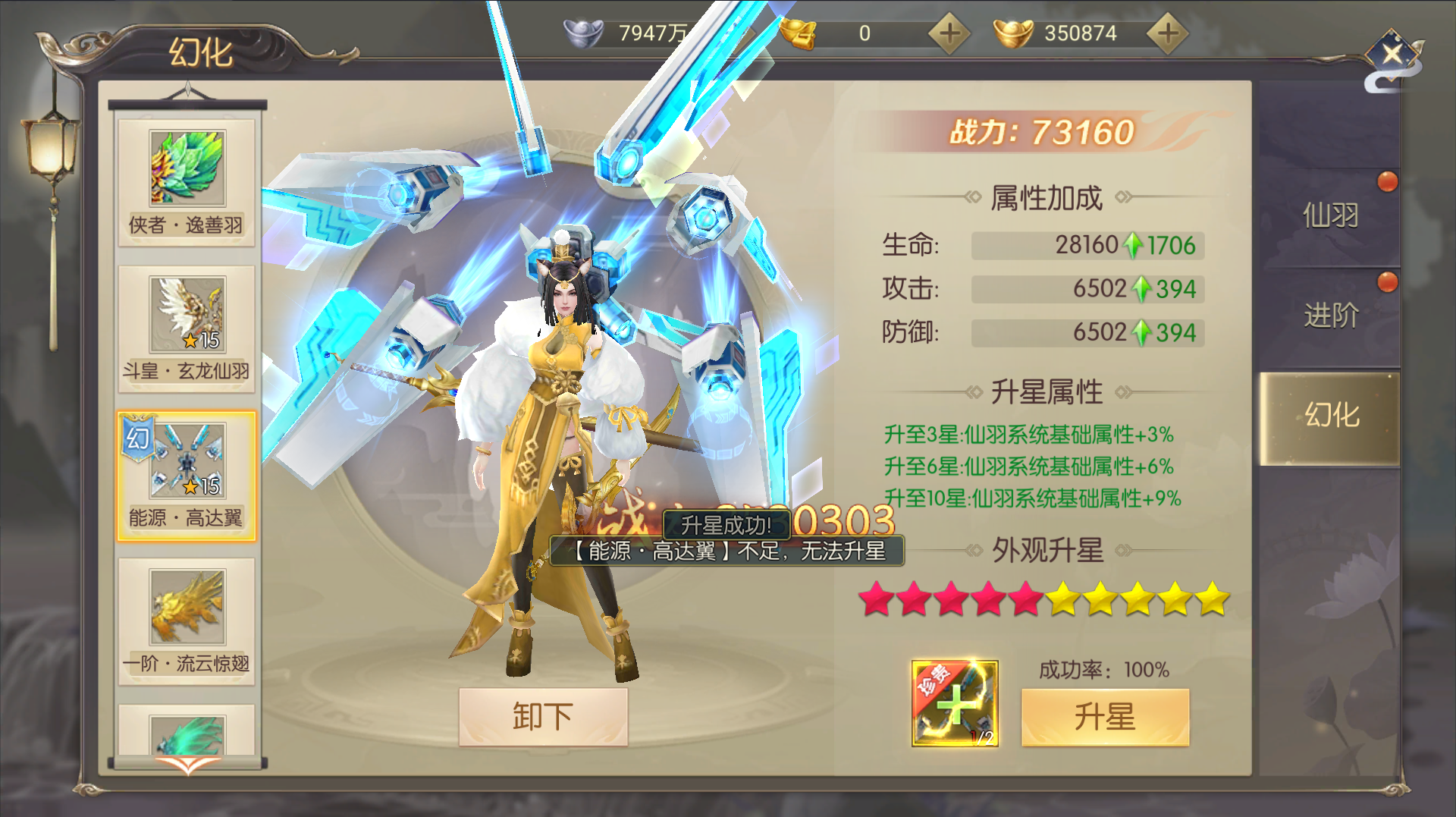Add gold ingots with the plus button beside 350874

1168,33
